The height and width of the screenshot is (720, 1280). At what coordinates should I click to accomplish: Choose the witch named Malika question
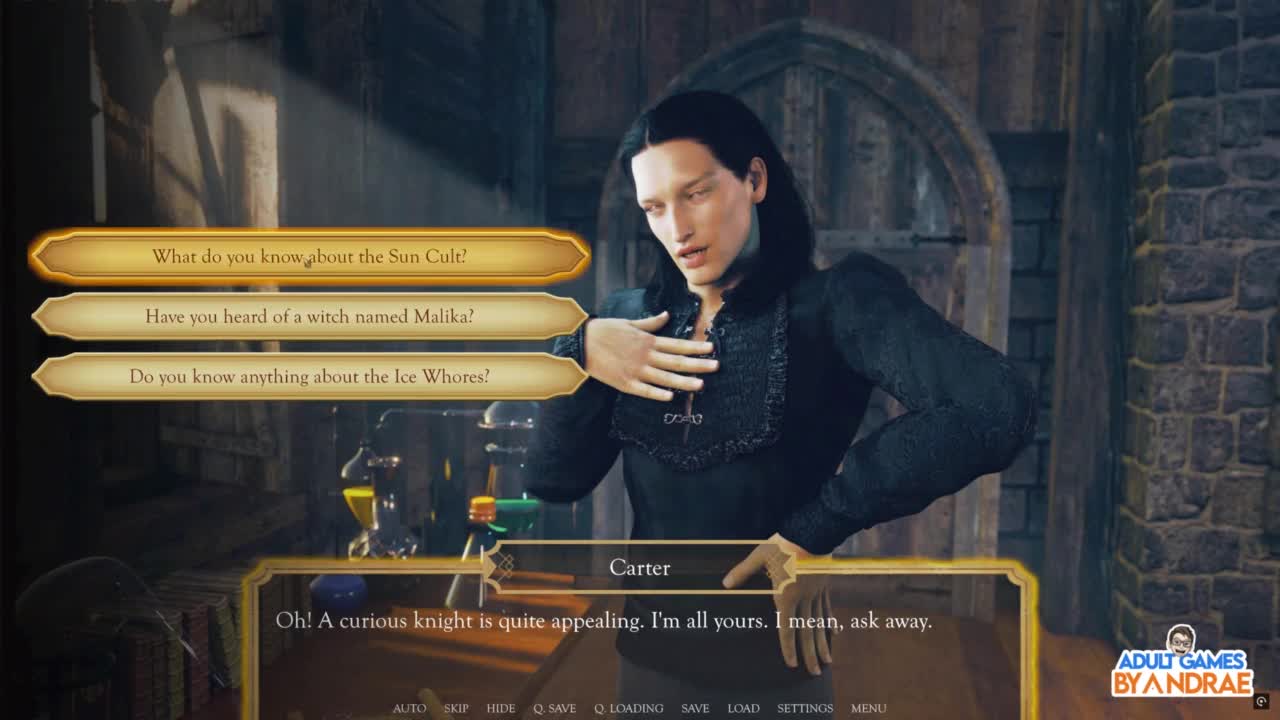309,317
